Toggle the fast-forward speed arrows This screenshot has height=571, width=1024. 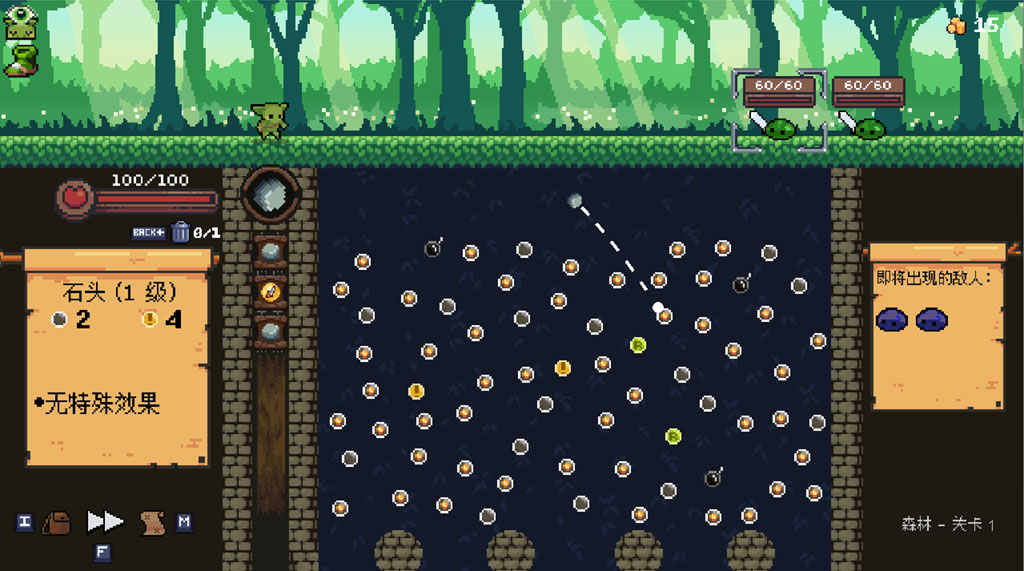point(104,522)
